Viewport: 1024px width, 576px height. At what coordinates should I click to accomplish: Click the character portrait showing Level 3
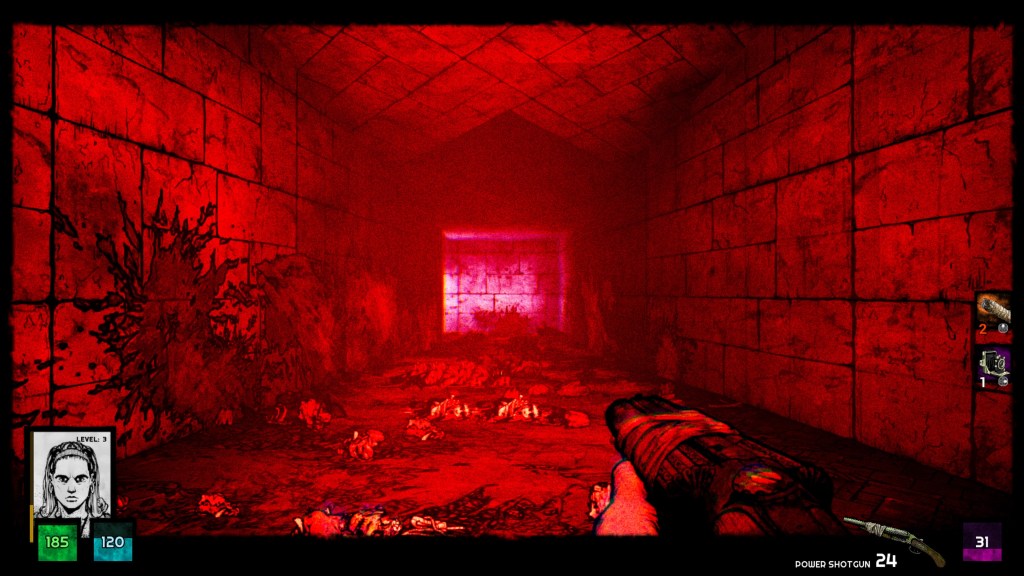[x=70, y=476]
